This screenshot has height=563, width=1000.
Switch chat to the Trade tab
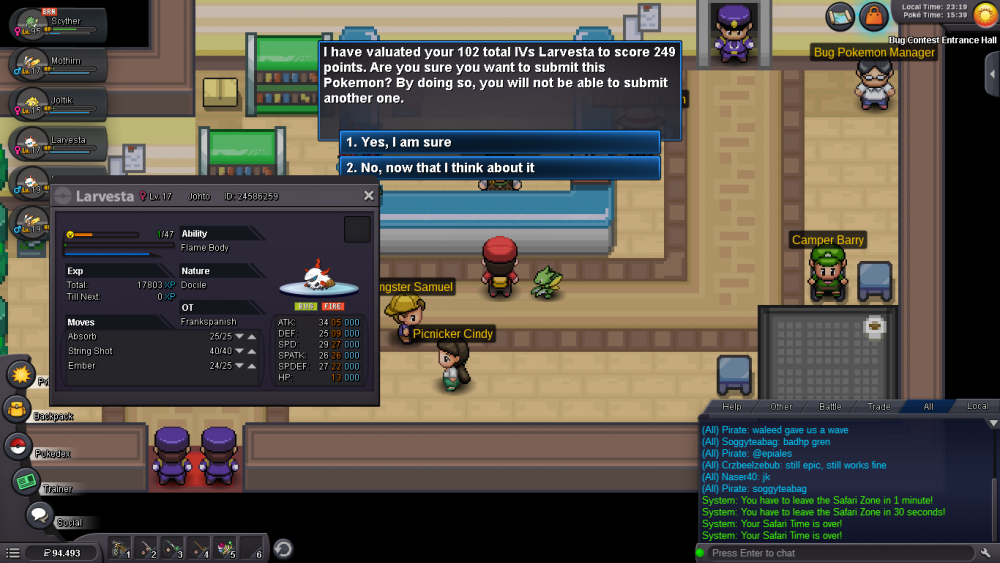pyautogui.click(x=879, y=406)
